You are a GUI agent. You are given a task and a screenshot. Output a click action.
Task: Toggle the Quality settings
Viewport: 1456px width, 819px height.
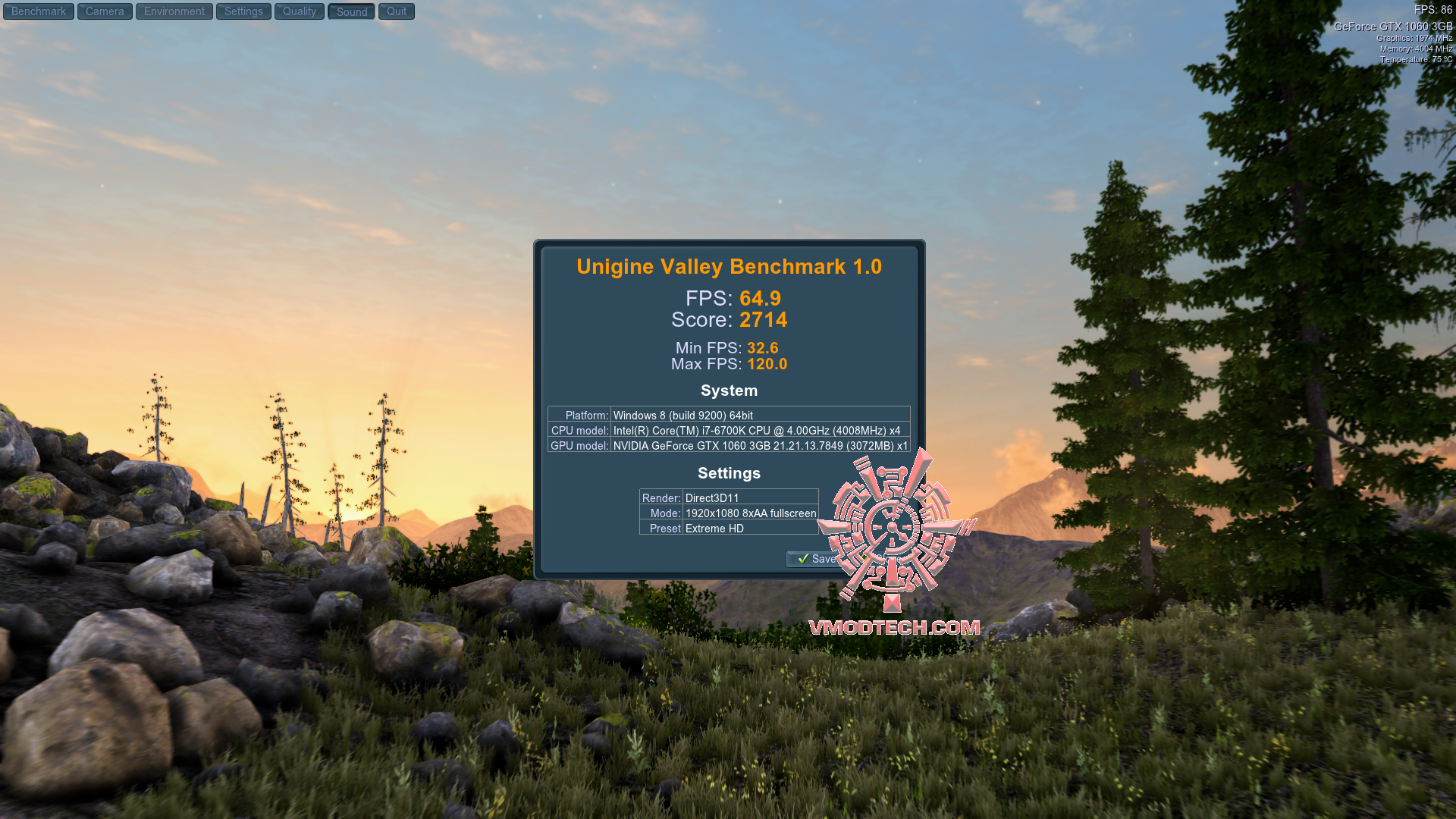(299, 11)
